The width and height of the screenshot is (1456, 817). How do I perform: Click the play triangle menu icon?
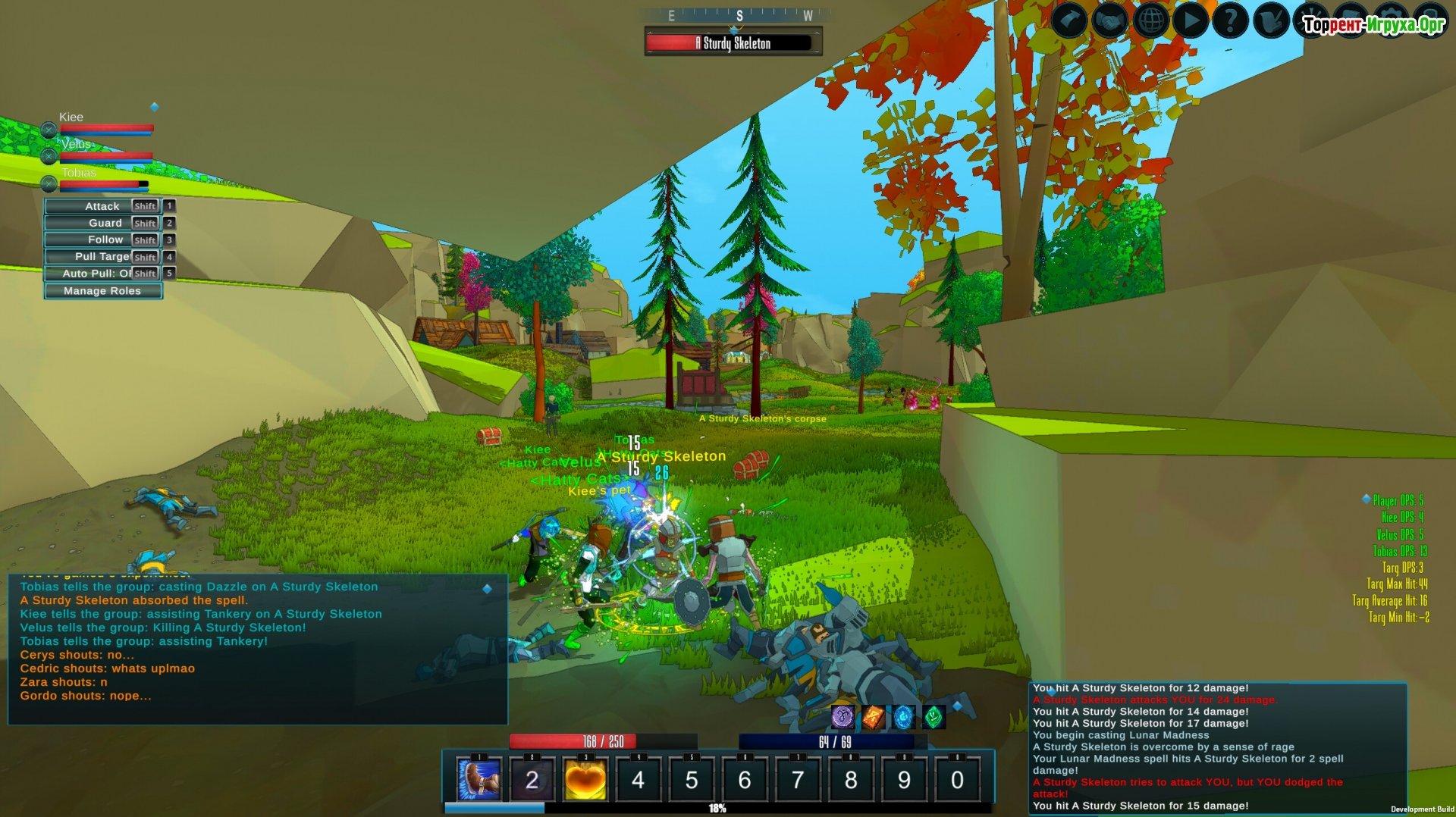coord(1191,20)
